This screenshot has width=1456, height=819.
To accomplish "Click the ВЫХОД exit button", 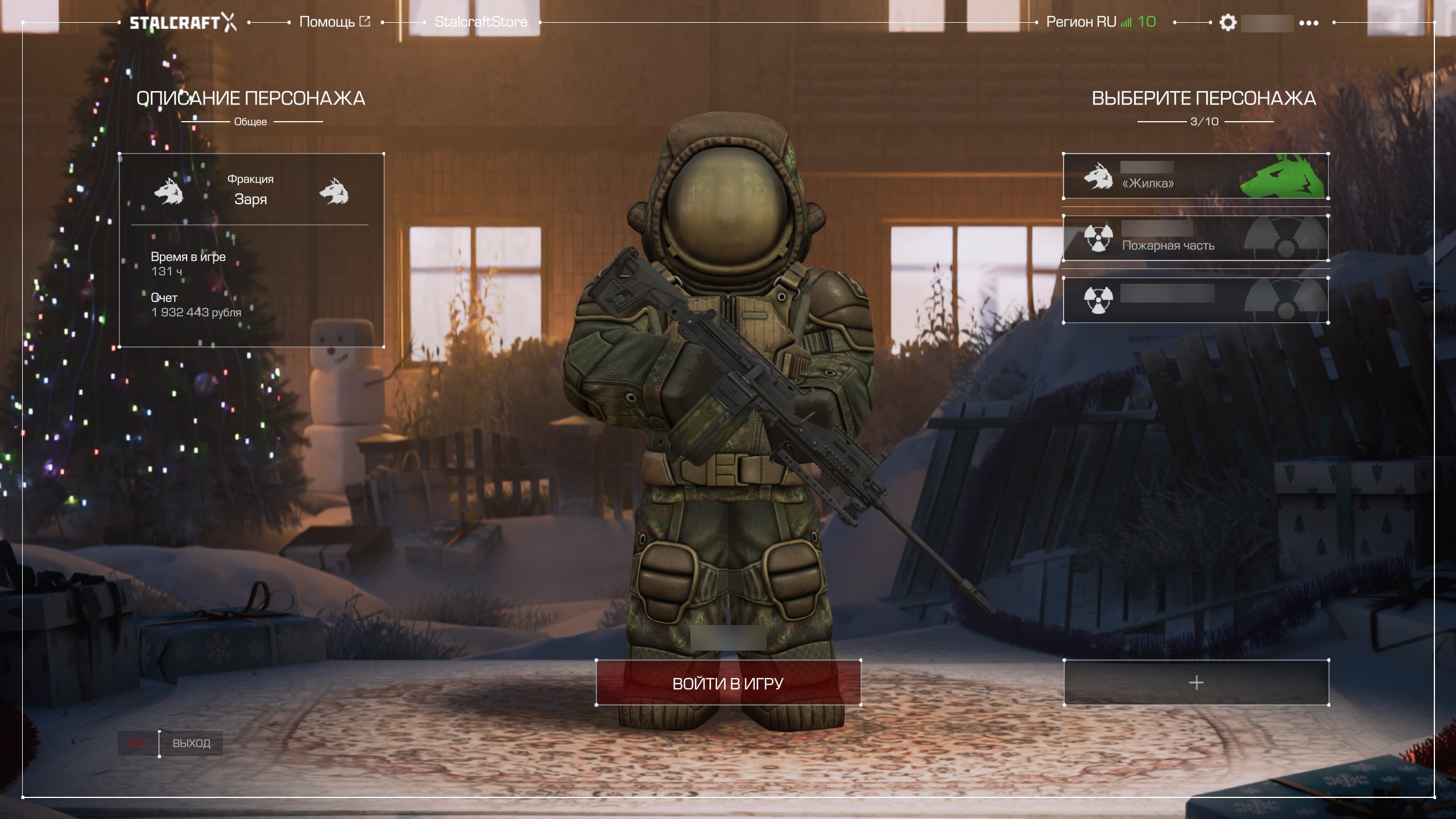I will (x=191, y=743).
